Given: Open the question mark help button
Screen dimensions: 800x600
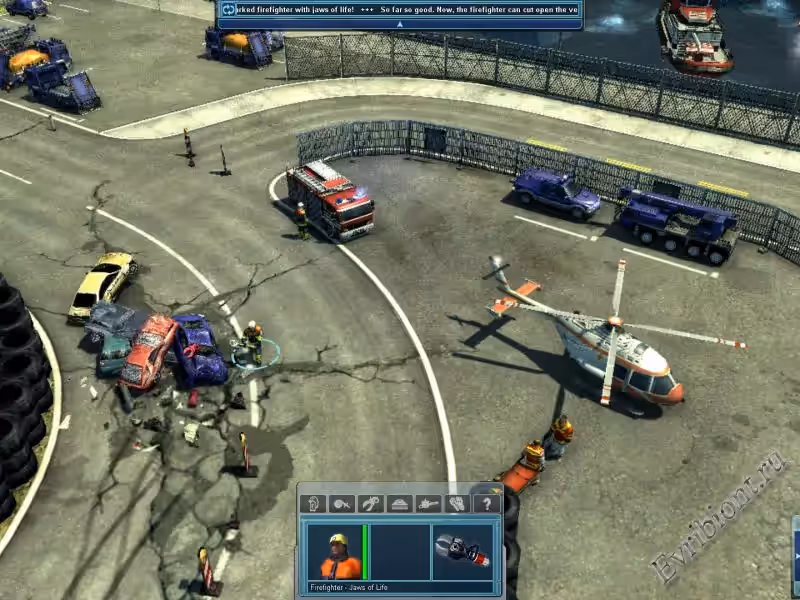Looking at the screenshot, I should click(486, 504).
